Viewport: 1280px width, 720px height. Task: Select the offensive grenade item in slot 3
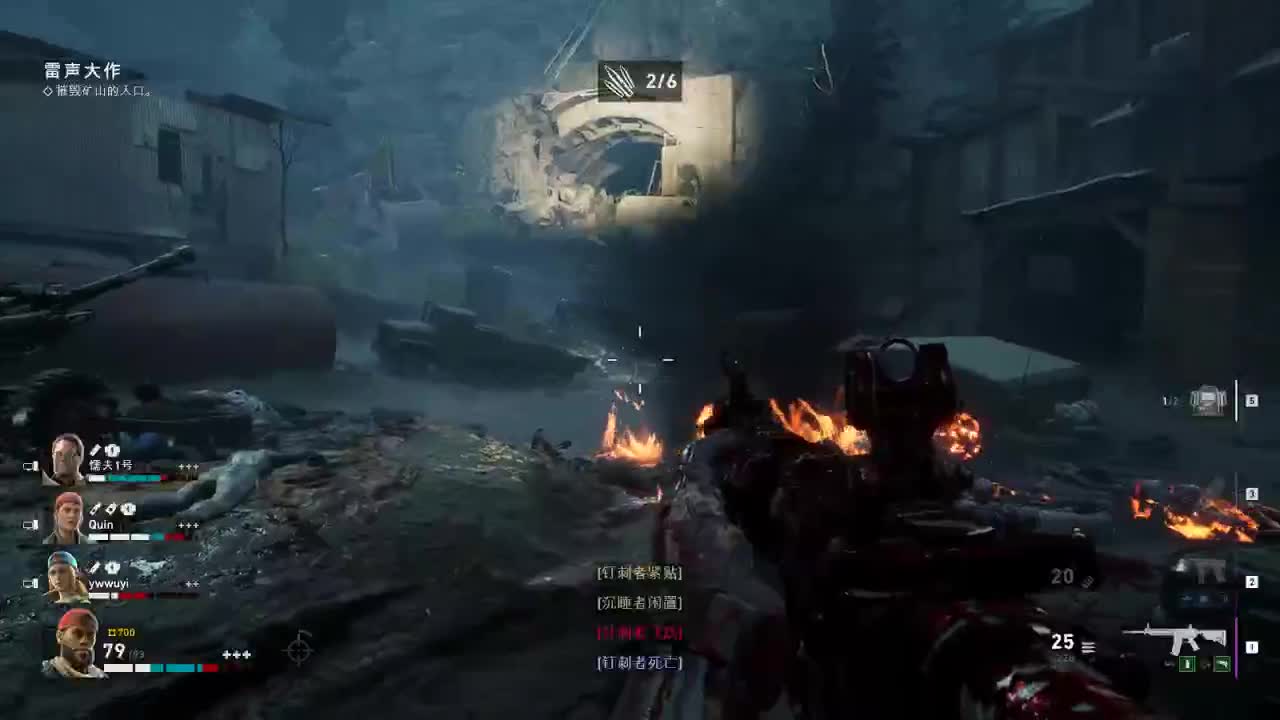(1190, 493)
